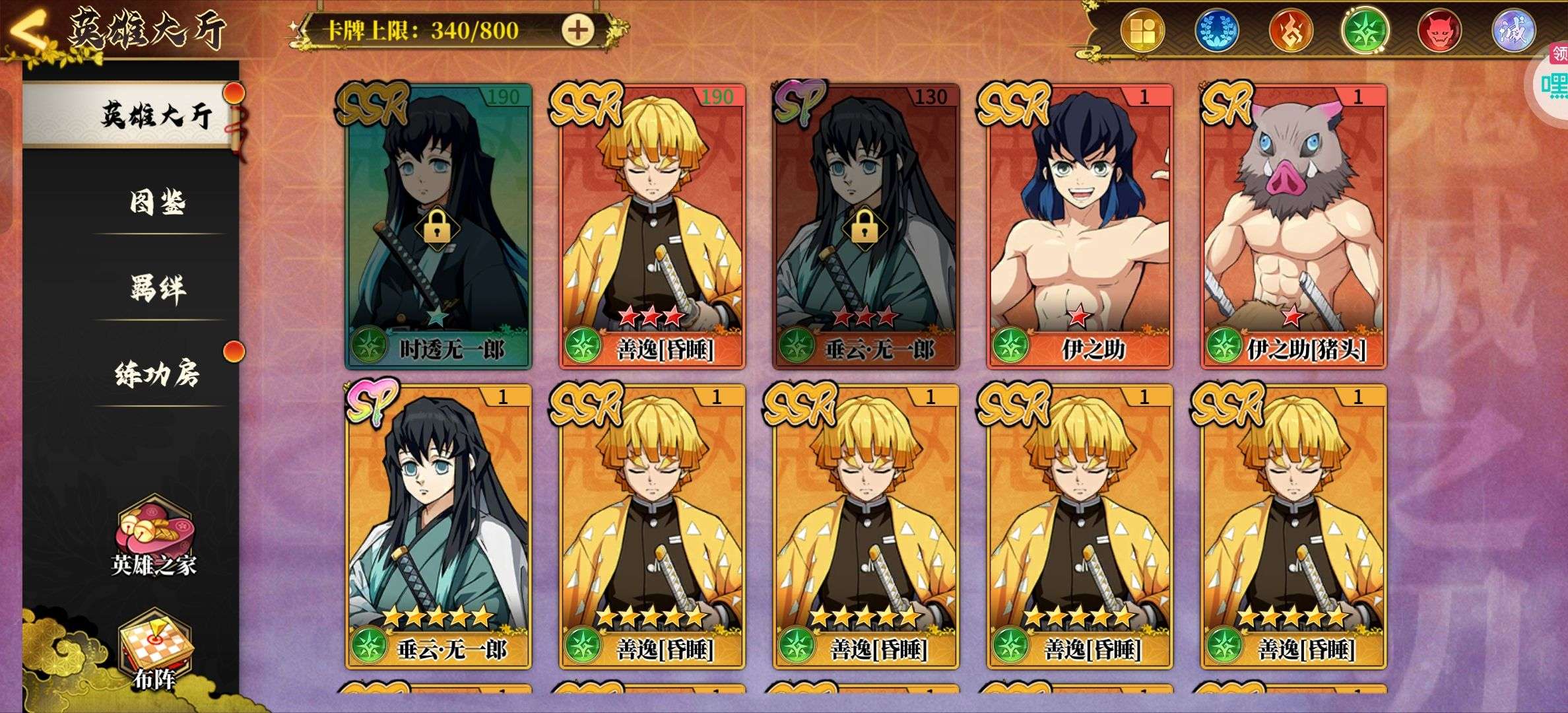Filter heroes by the blue laurel type
The height and width of the screenshot is (713, 1568).
[1217, 31]
